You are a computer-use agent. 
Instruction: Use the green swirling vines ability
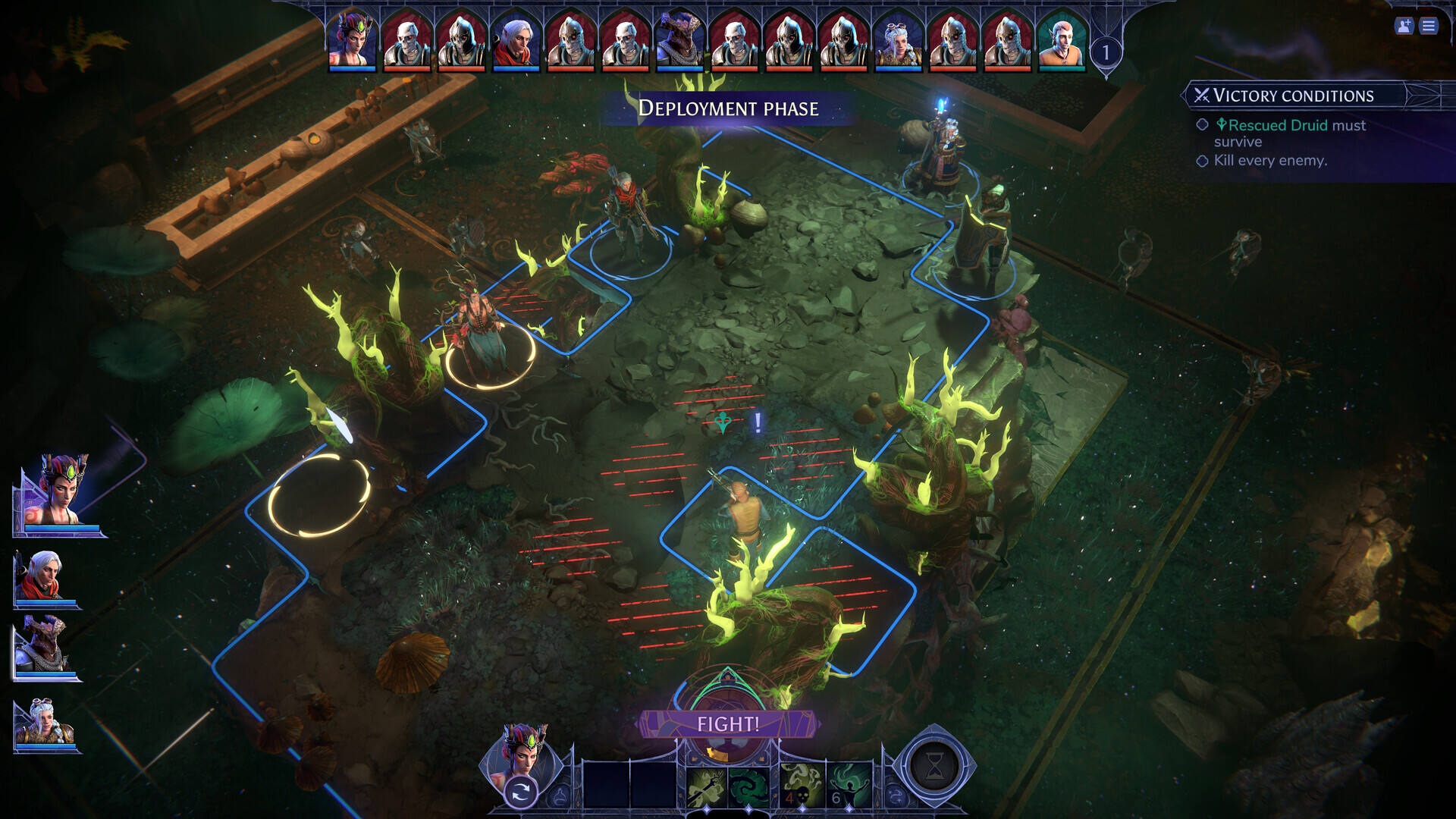(x=748, y=786)
